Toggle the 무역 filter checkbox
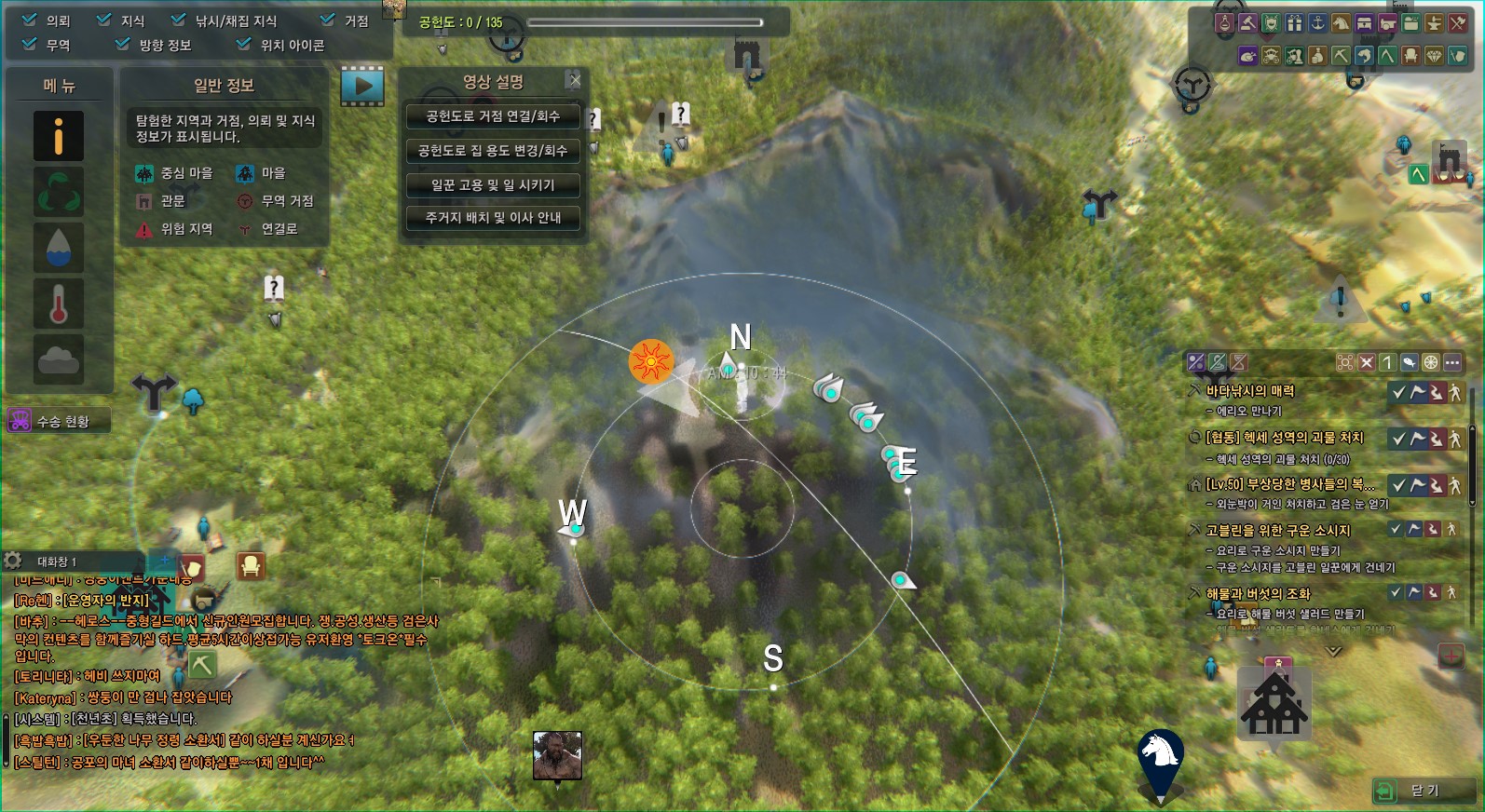Viewport: 1485px width, 812px height. tap(30, 44)
